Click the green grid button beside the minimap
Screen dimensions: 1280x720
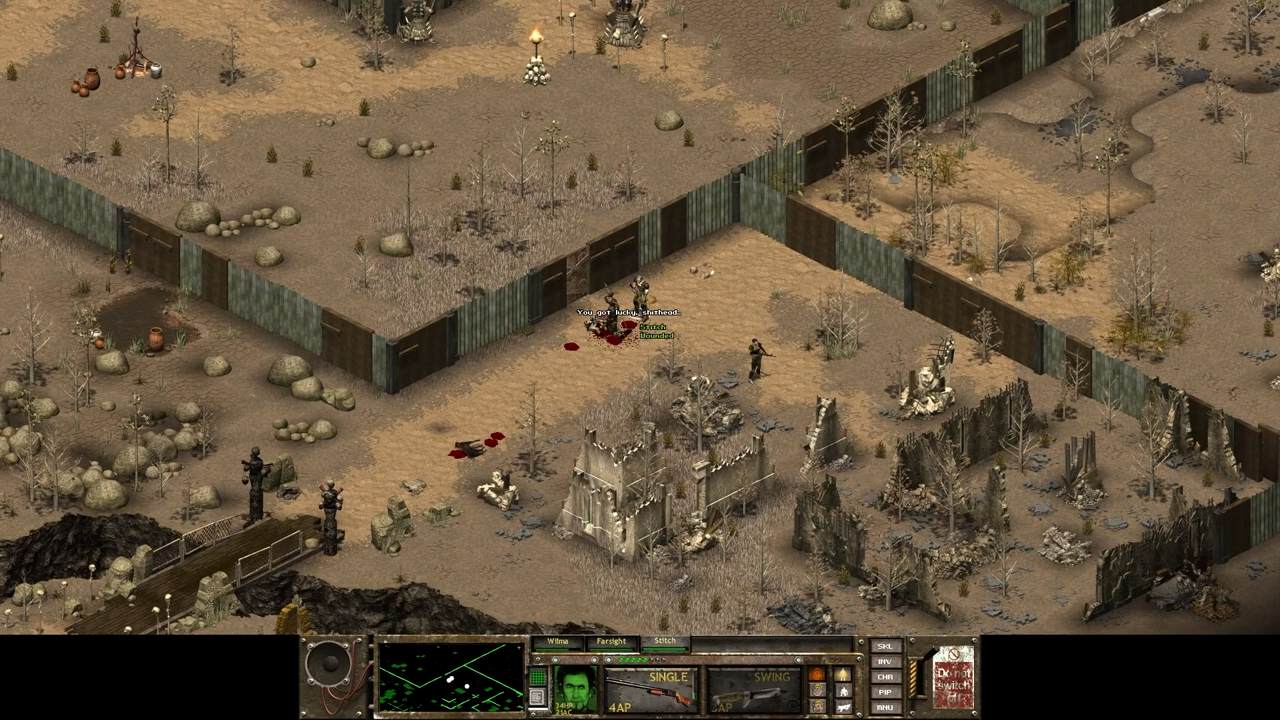tap(537, 676)
